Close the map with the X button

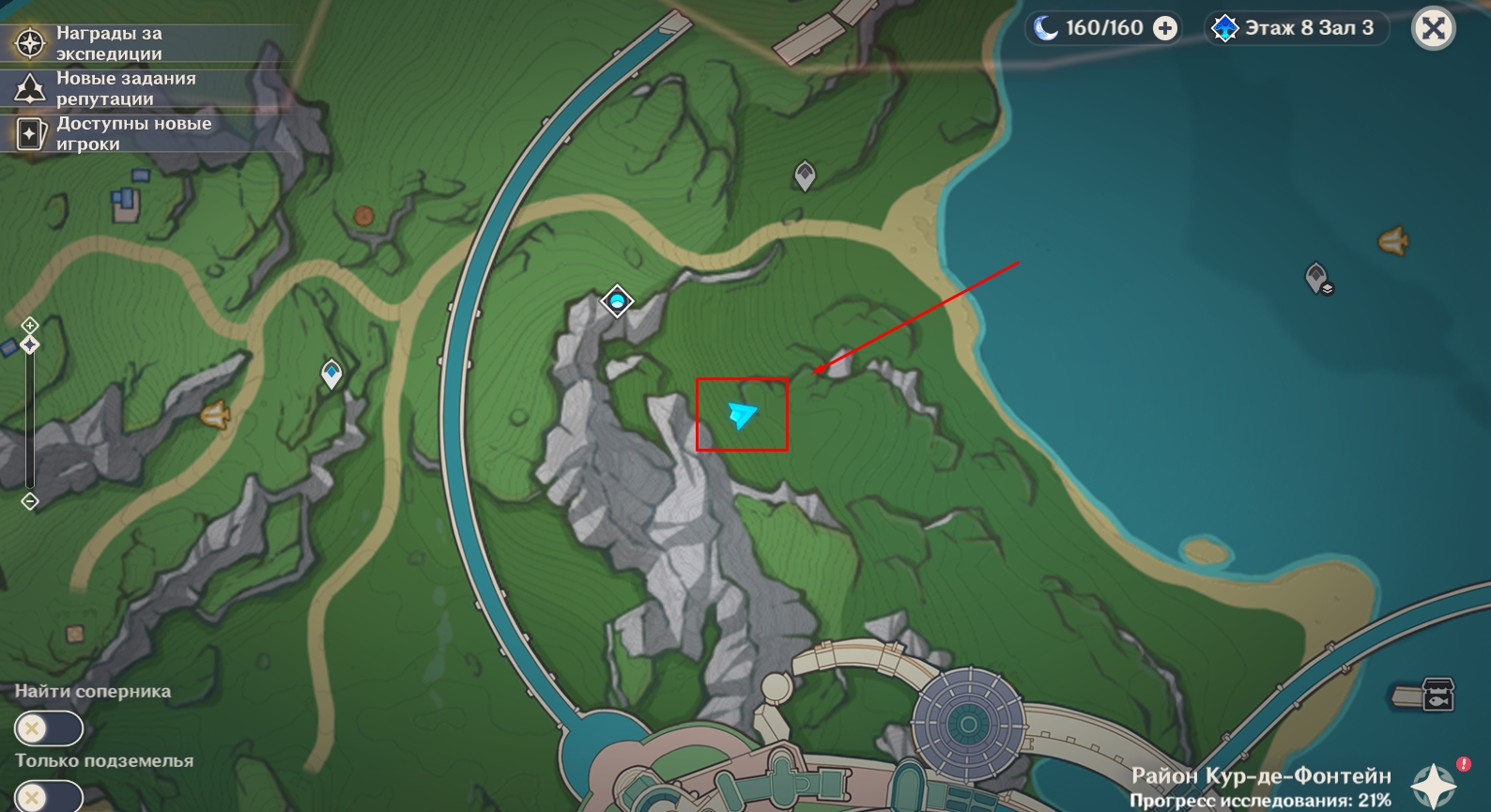coord(1433,29)
